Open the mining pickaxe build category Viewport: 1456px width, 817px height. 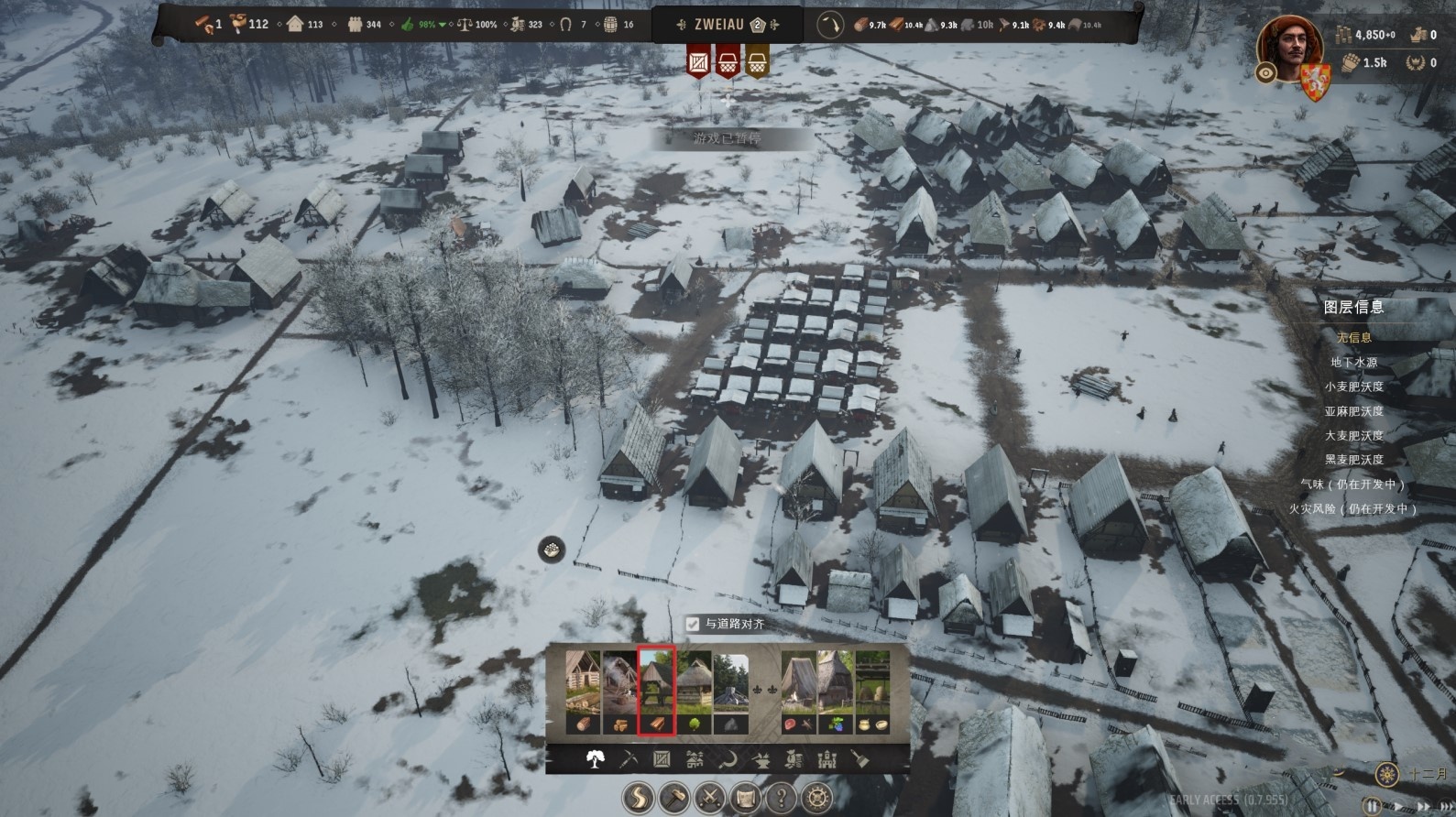[x=629, y=759]
